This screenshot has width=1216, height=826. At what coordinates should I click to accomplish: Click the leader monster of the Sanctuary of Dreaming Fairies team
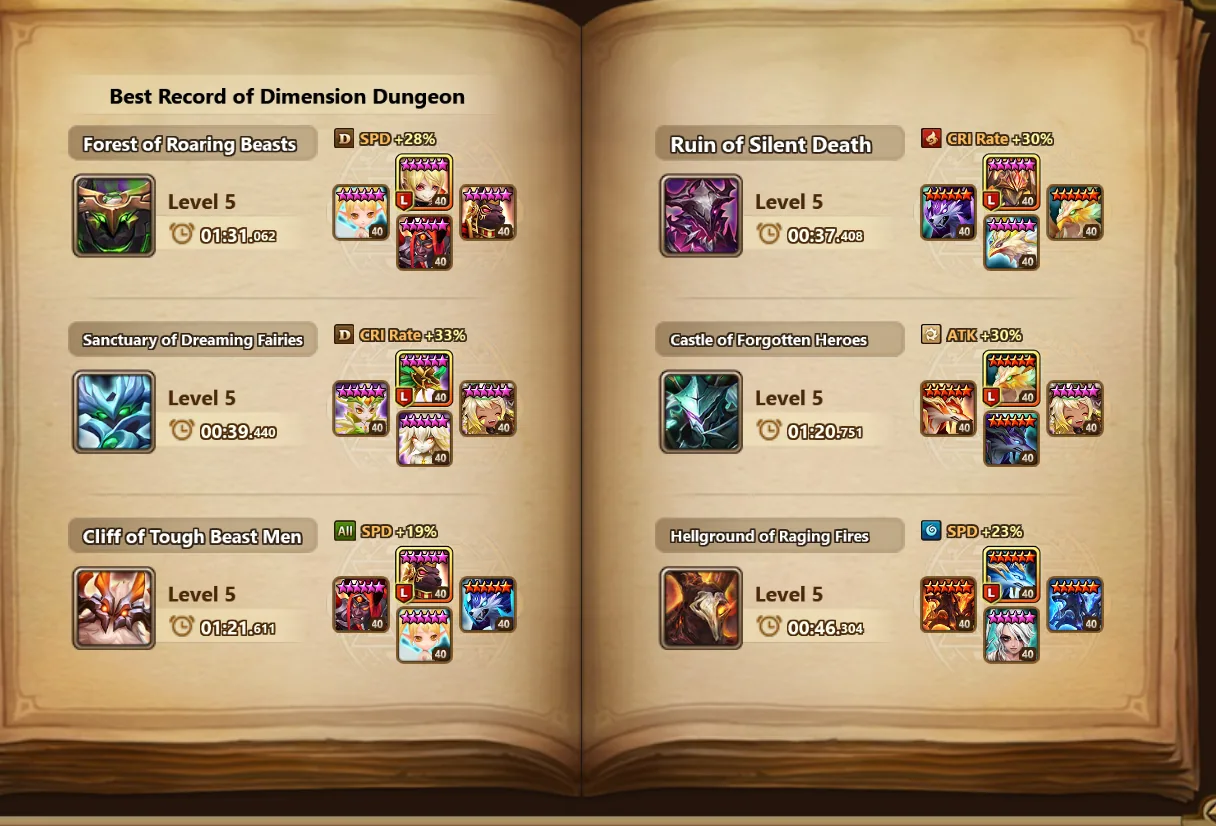425,378
